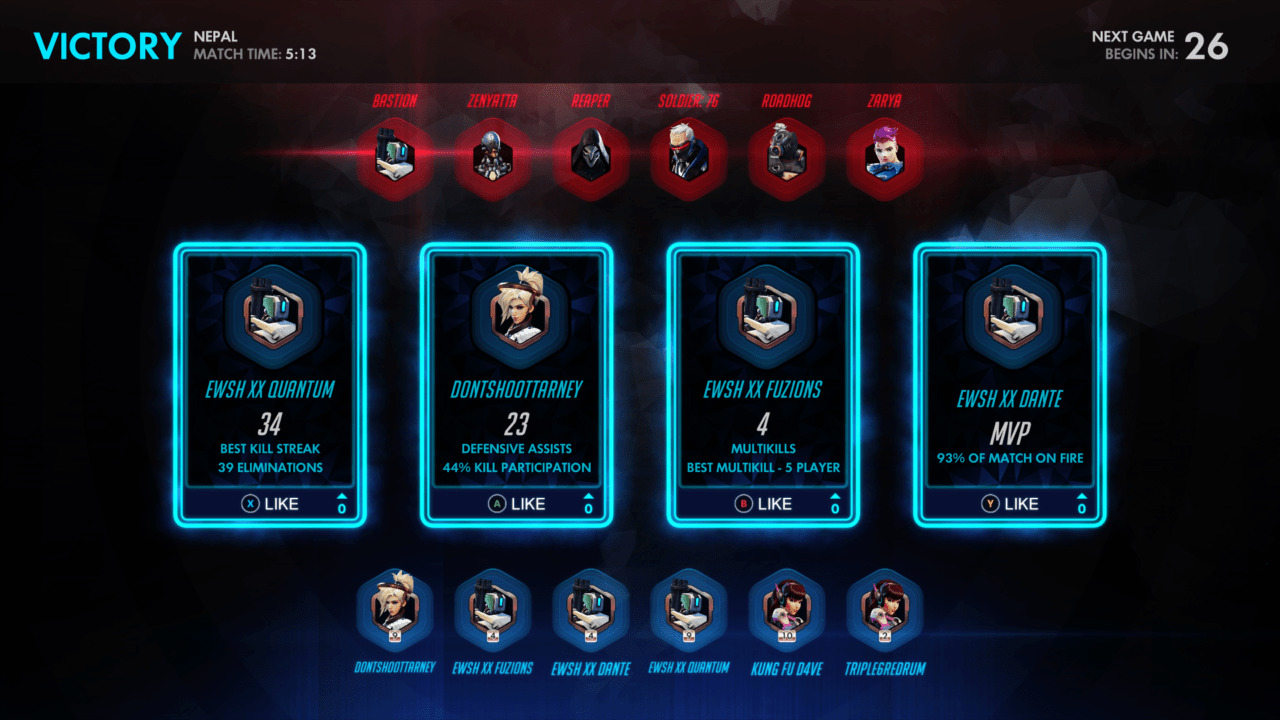Open the 23 defensive assists card

(517, 370)
